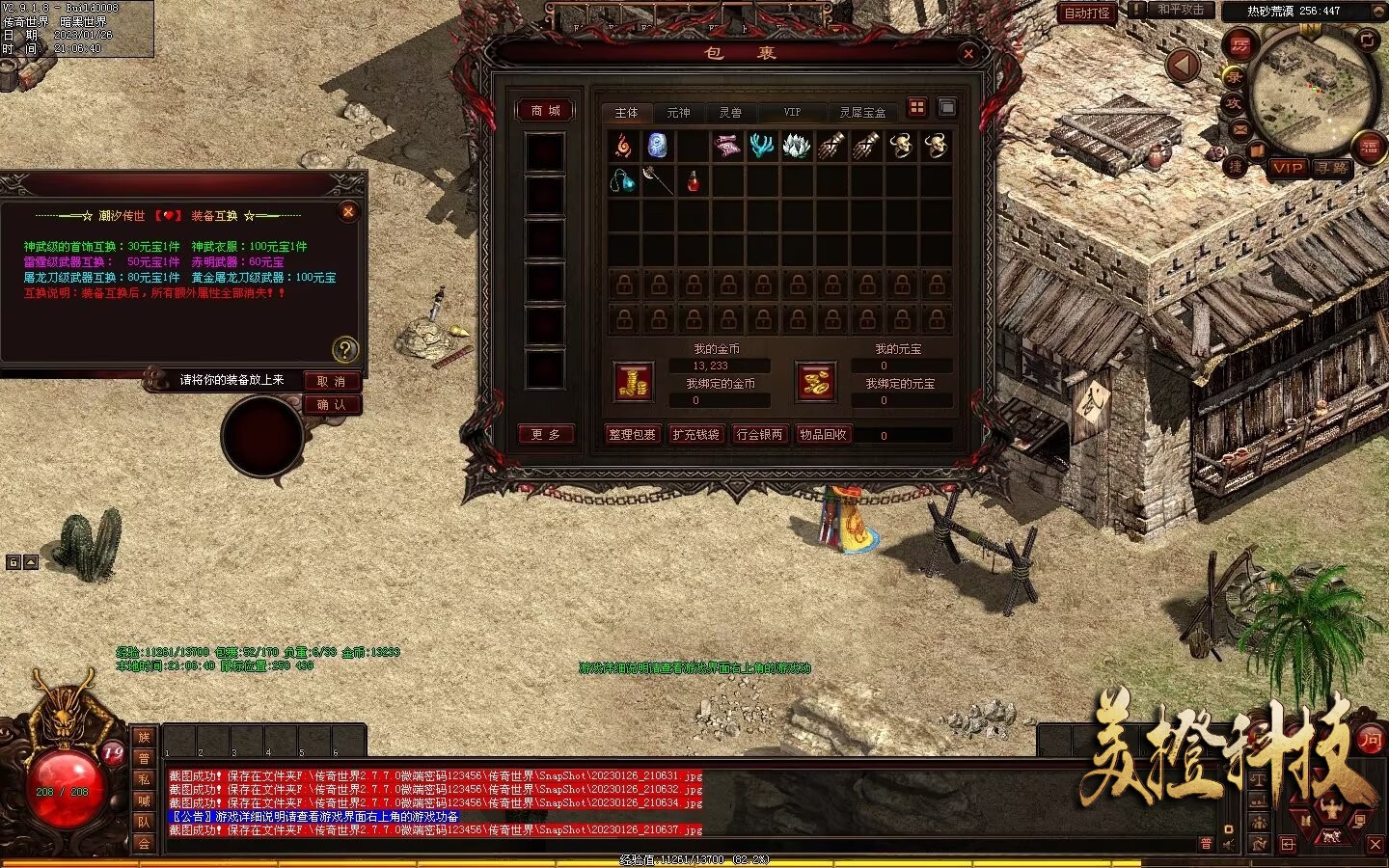Click the refresh arrow icon on the minimap

point(1368,41)
